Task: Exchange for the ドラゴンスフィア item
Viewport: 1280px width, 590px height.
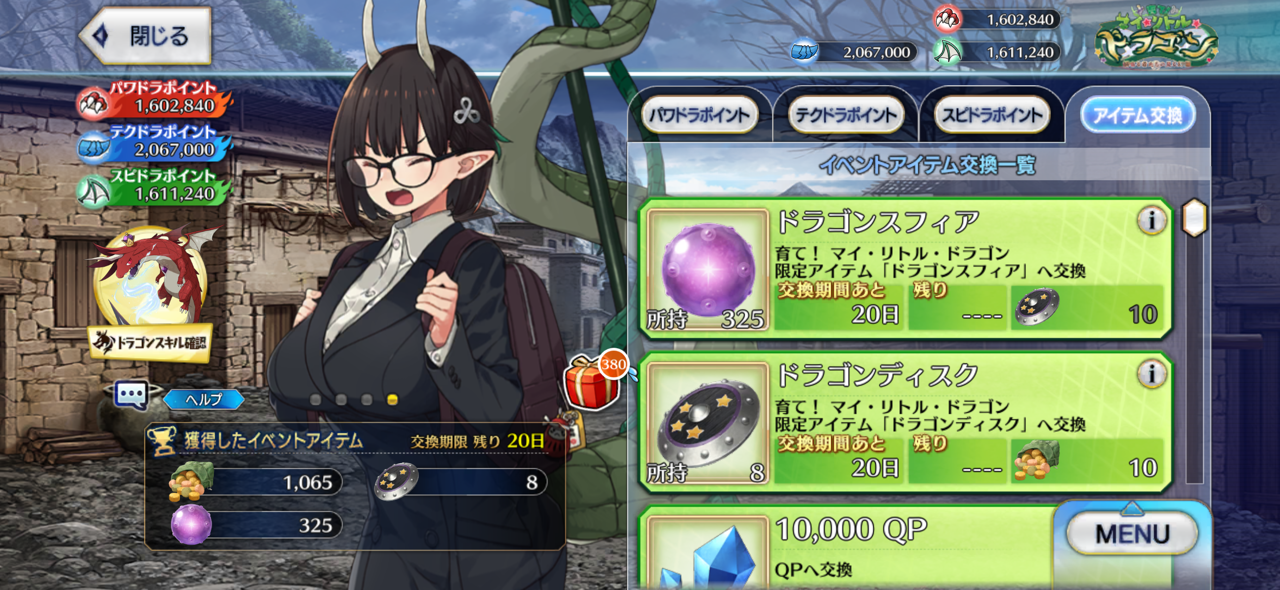Action: [905, 268]
